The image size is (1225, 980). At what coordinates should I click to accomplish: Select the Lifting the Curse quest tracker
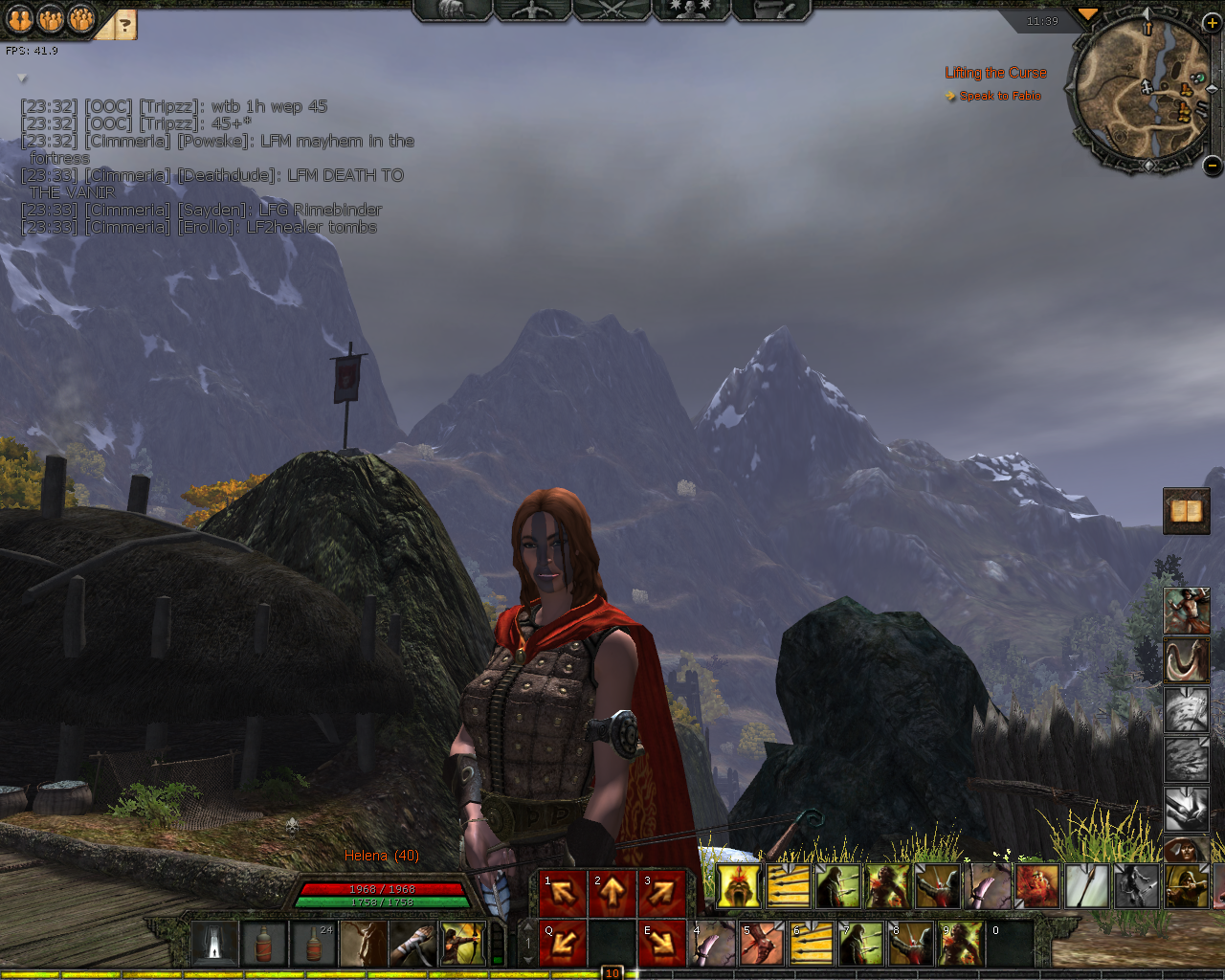(995, 73)
